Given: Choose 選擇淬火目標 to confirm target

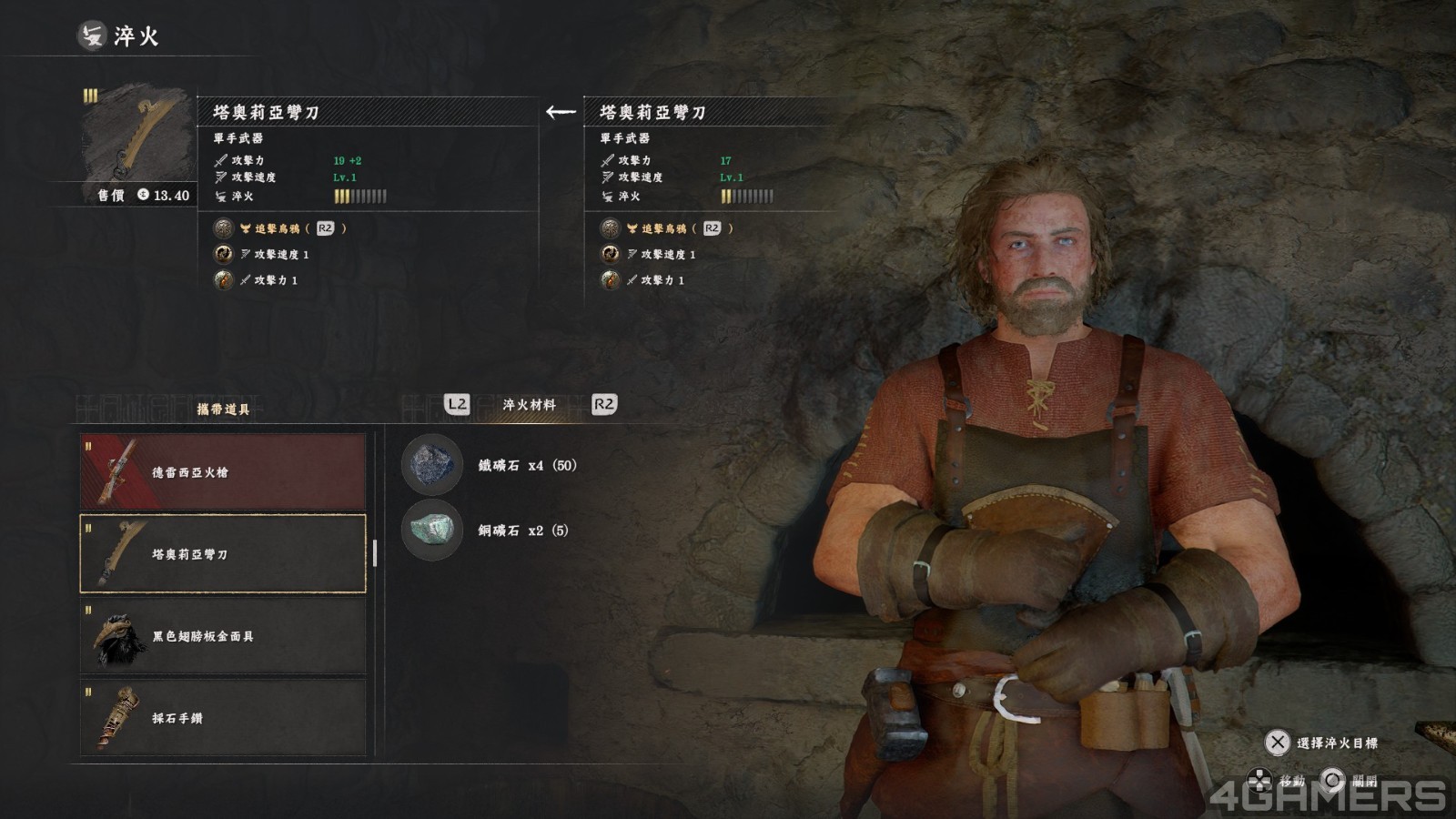Looking at the screenshot, I should (1321, 743).
